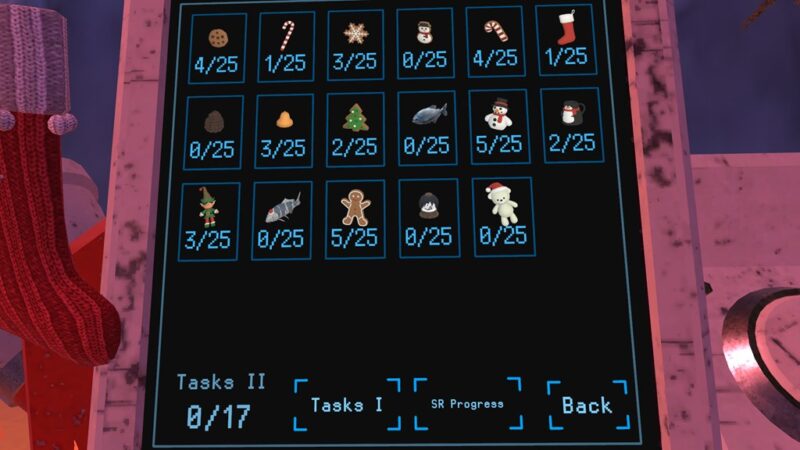This screenshot has width=800, height=450.
Task: Click the Back button
Action: click(x=587, y=405)
